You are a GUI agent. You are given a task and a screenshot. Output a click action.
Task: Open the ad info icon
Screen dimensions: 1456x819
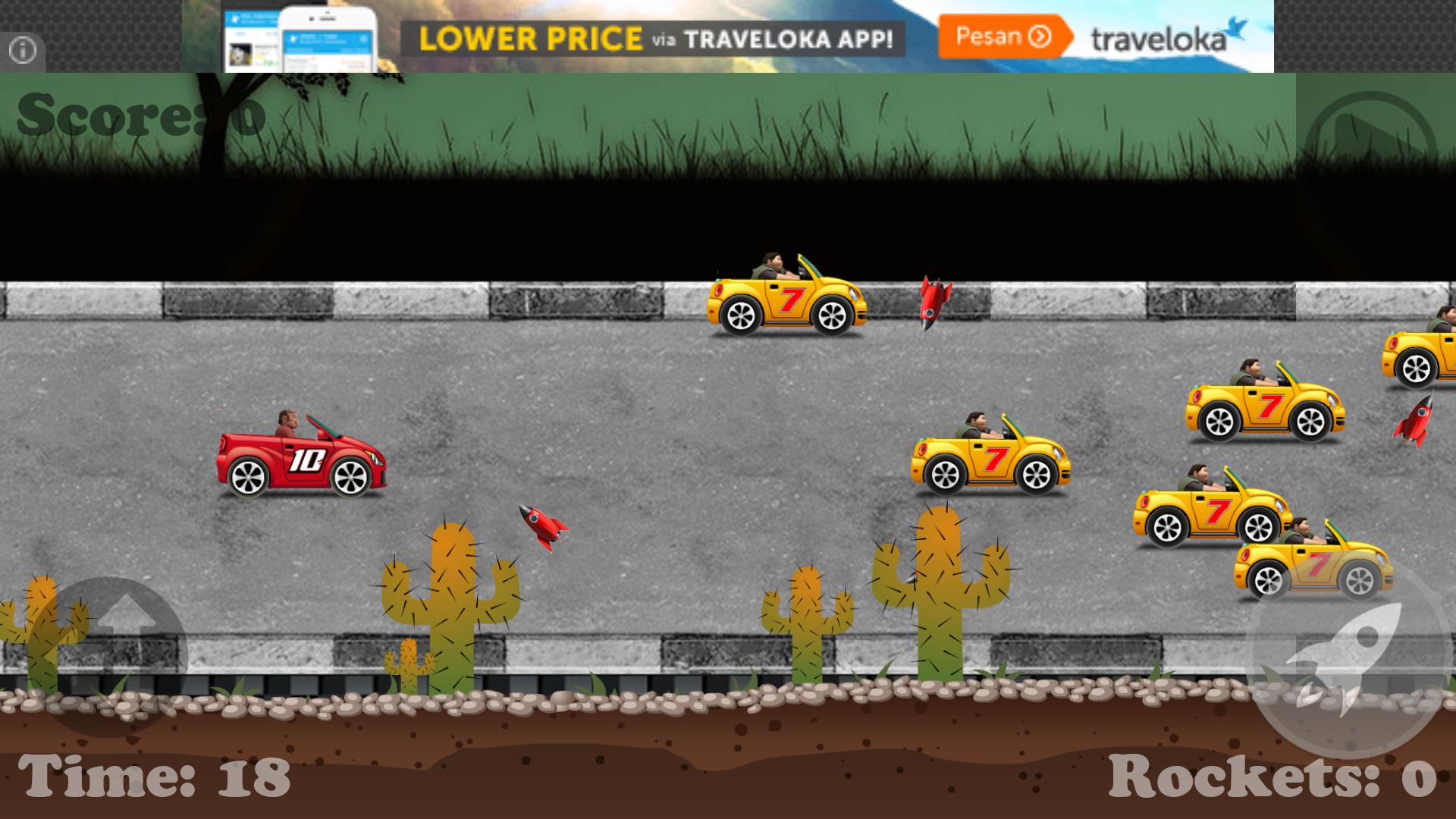(22, 52)
